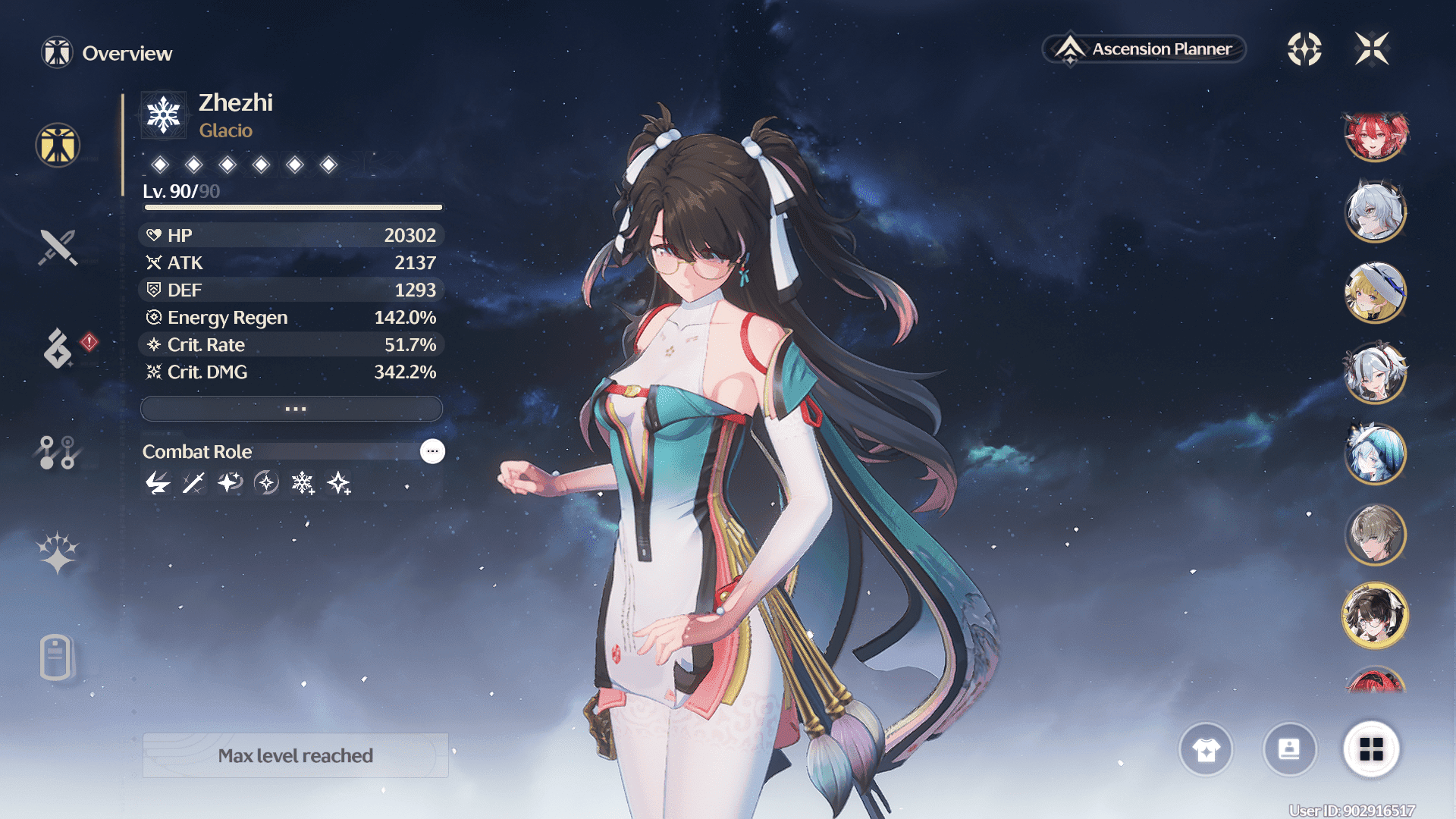Open the Echoes tab with red alert
Viewport: 1456px width, 819px height.
point(58,349)
